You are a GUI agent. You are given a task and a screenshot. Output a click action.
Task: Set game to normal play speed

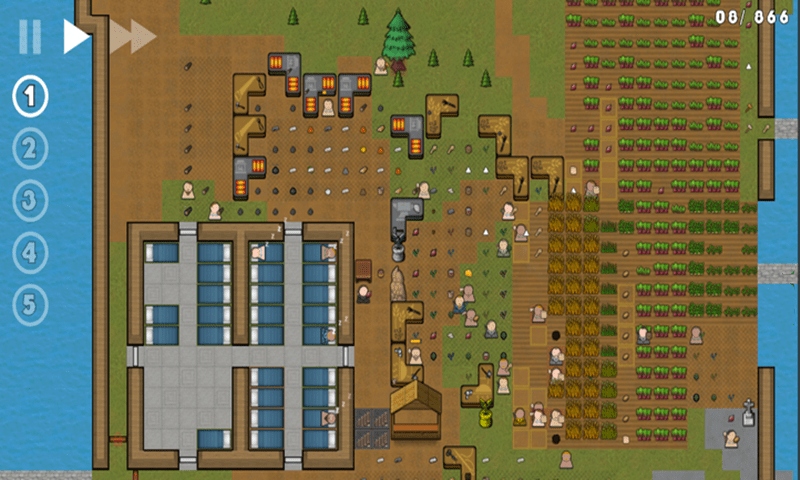pyautogui.click(x=76, y=37)
